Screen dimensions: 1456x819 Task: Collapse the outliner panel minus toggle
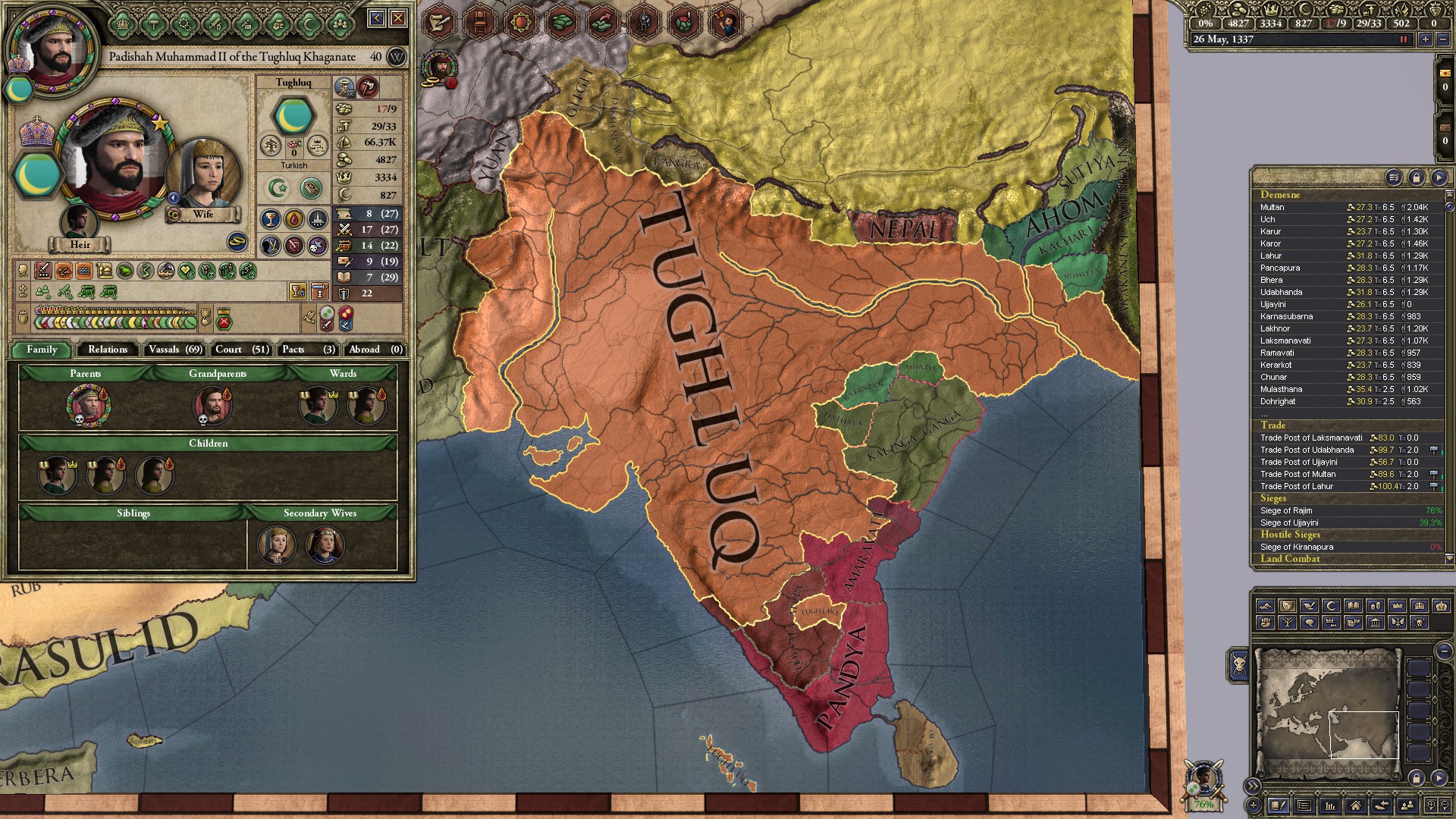coord(1440,177)
